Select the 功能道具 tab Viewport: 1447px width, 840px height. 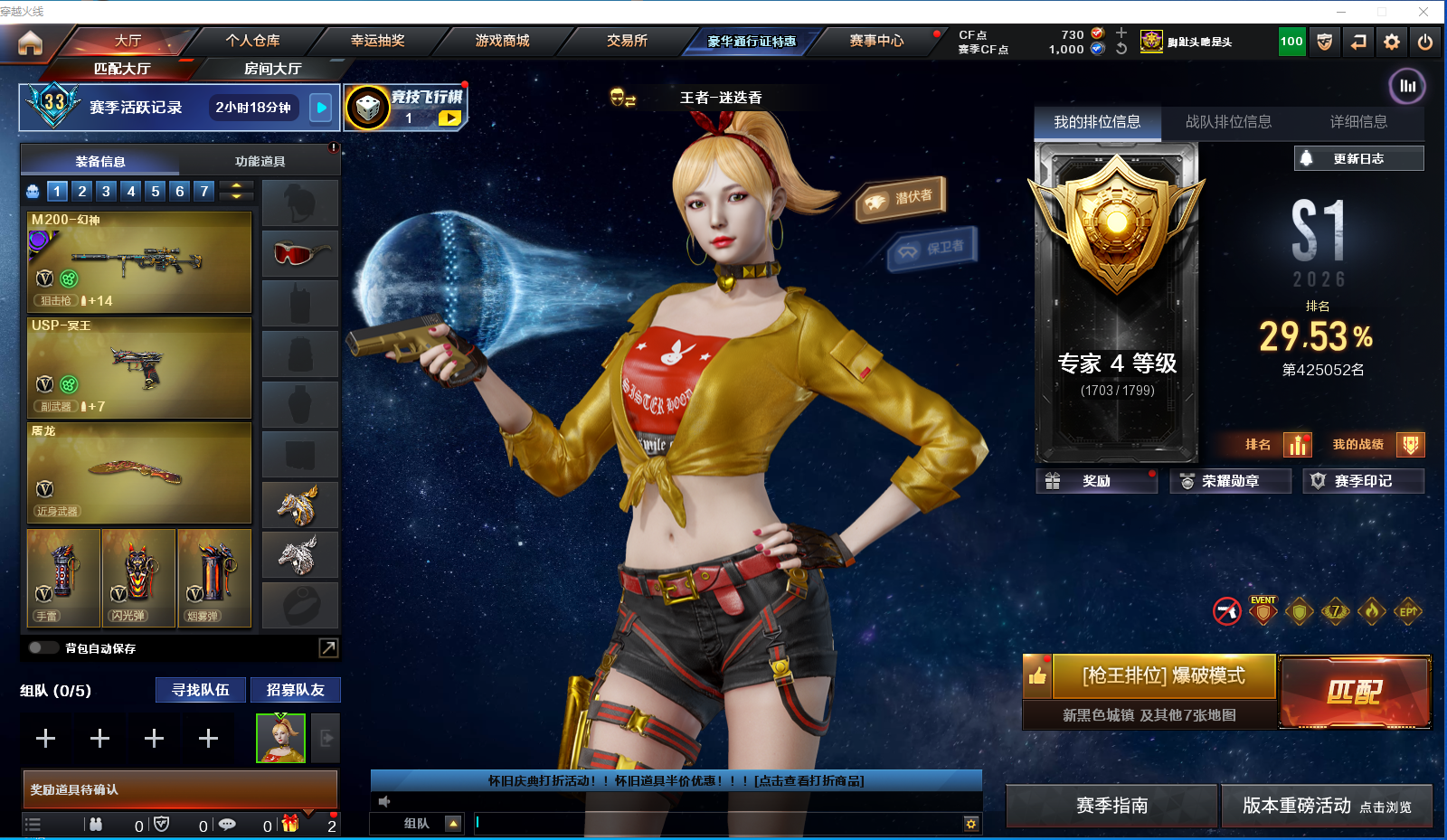coord(260,161)
